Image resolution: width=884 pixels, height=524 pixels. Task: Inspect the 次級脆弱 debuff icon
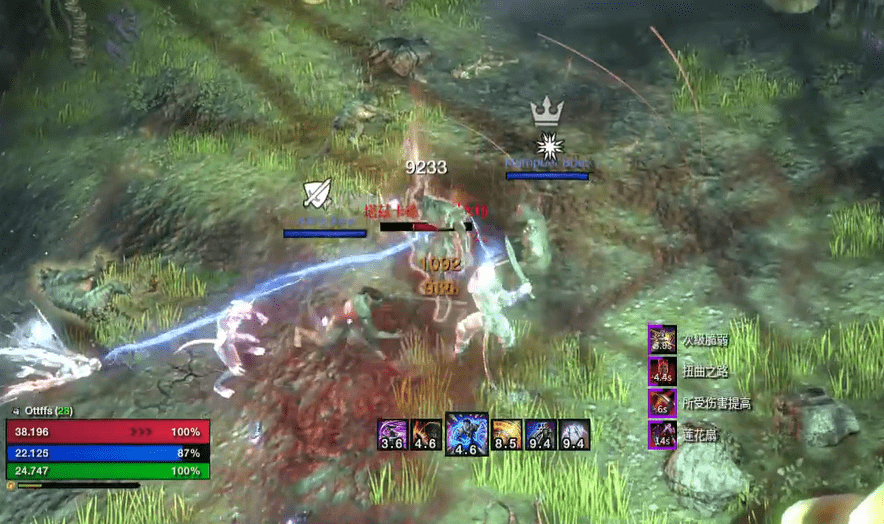(x=662, y=338)
